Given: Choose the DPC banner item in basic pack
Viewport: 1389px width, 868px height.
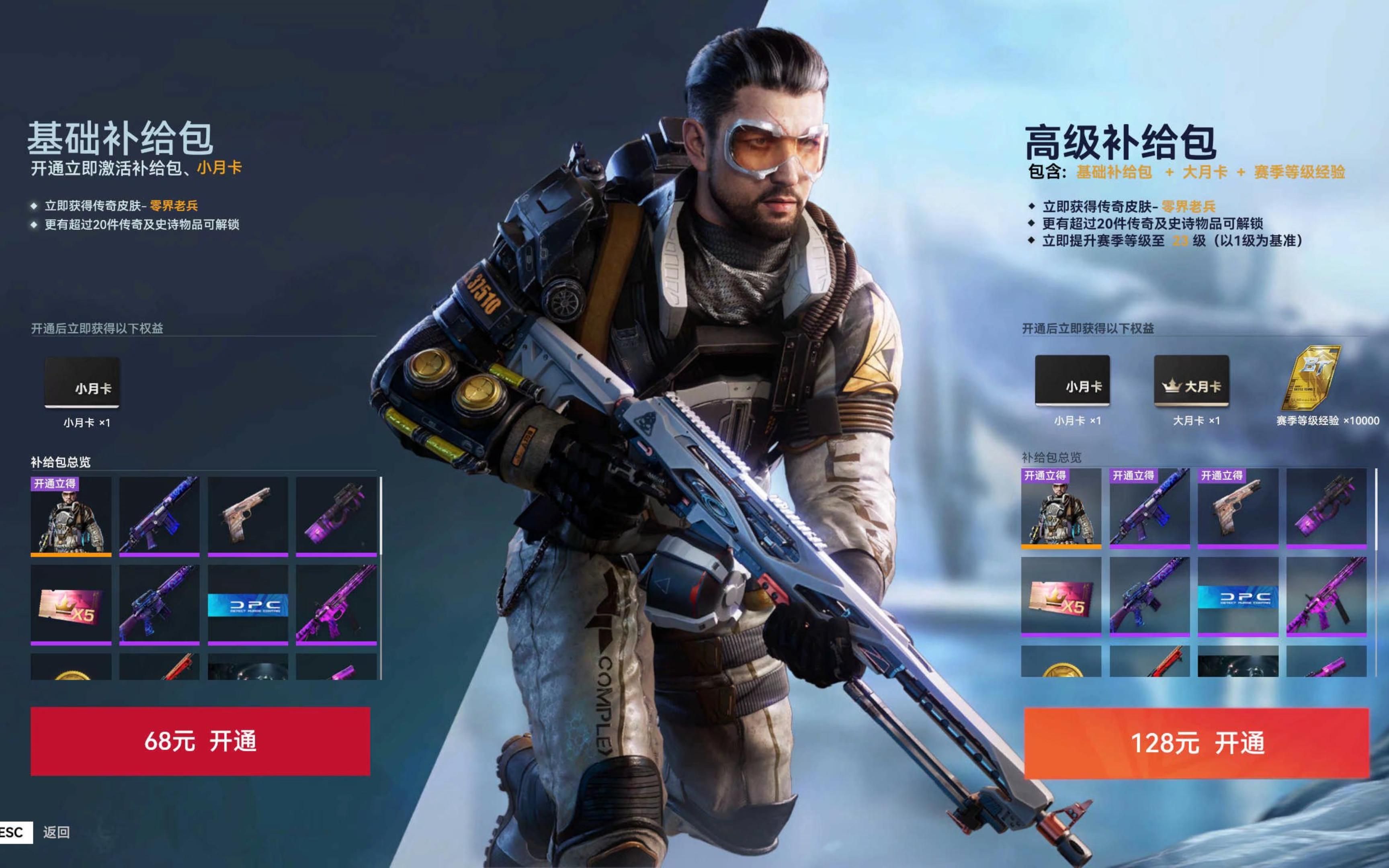Looking at the screenshot, I should [248, 604].
